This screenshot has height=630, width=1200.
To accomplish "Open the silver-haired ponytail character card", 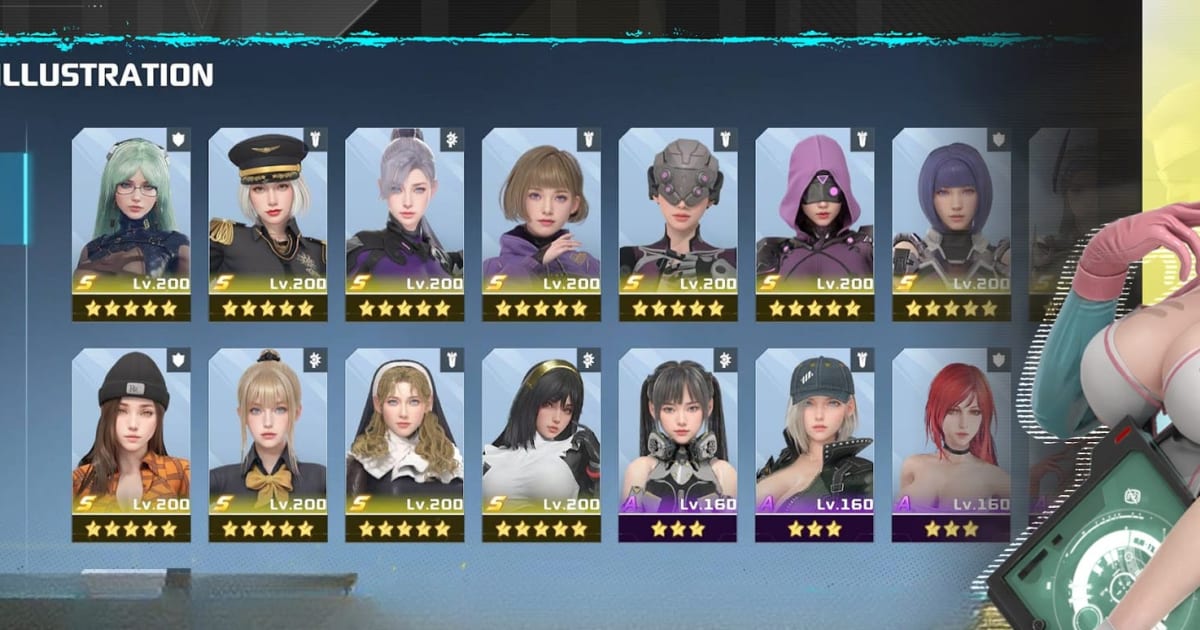I will [x=404, y=223].
